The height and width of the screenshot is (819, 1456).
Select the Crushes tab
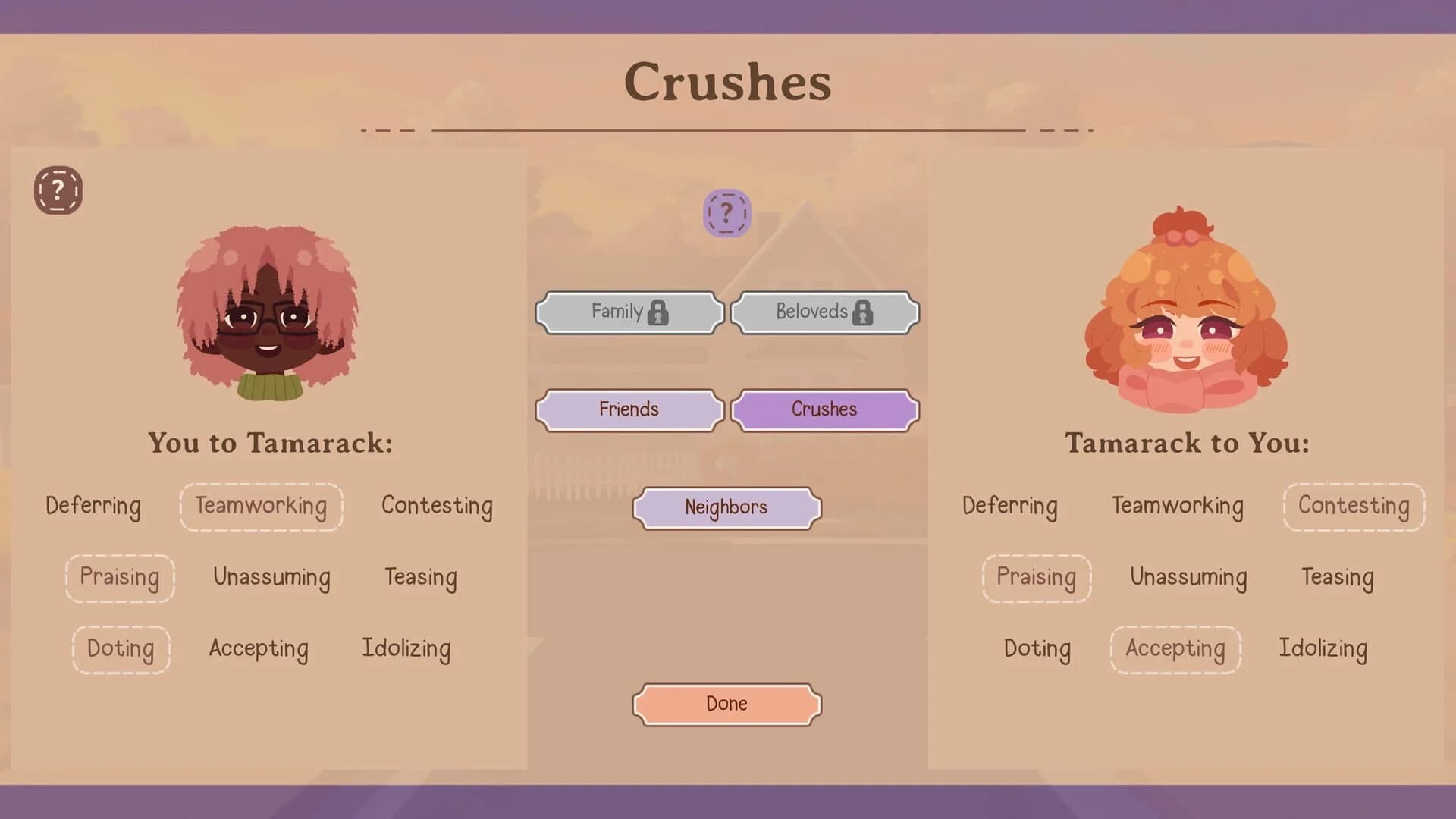[x=824, y=409]
